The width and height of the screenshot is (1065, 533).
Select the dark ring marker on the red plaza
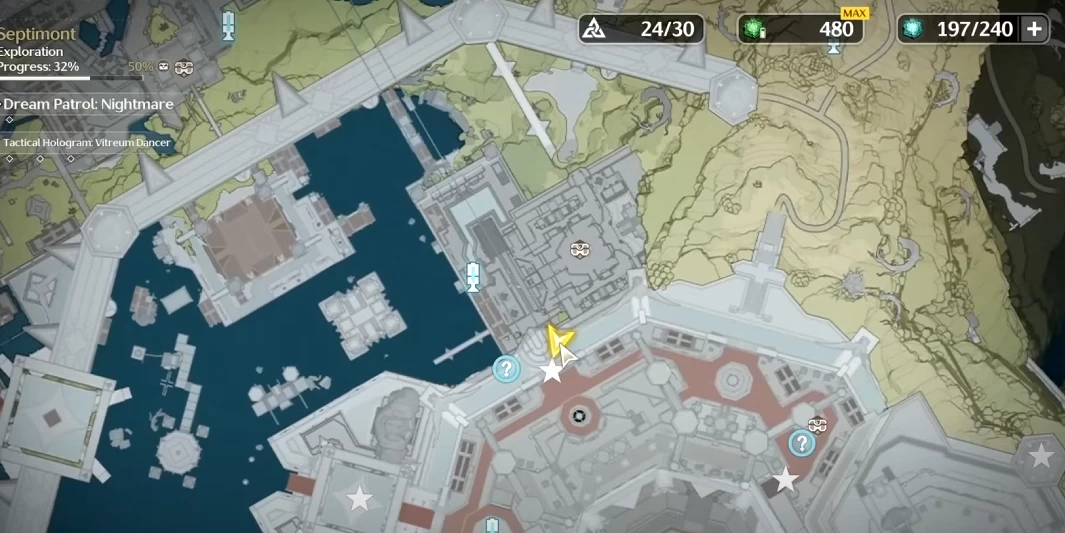578,415
